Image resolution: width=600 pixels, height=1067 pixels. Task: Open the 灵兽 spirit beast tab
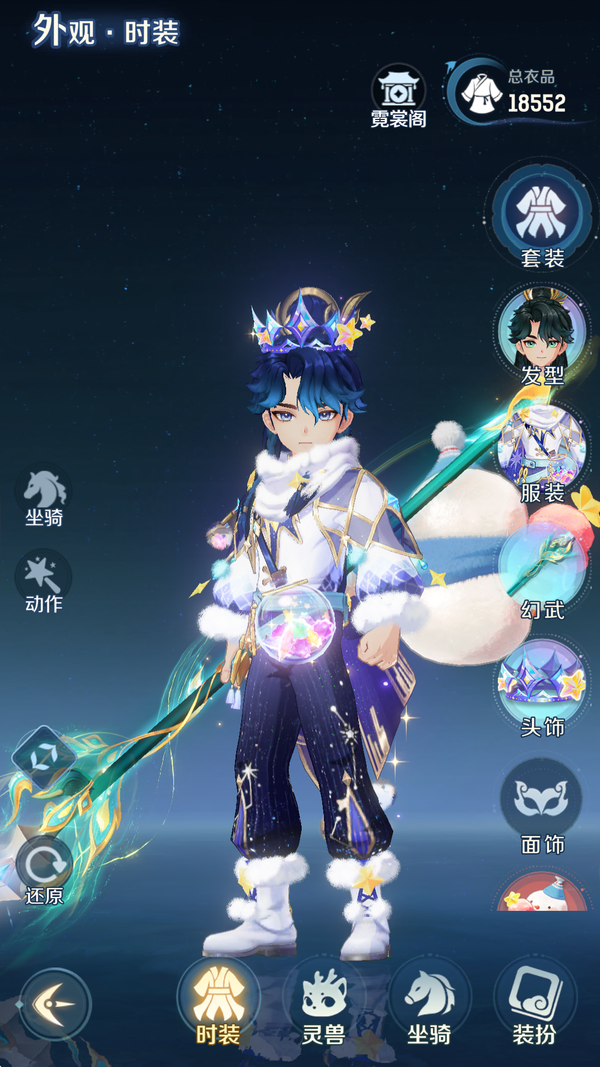coord(323,1002)
